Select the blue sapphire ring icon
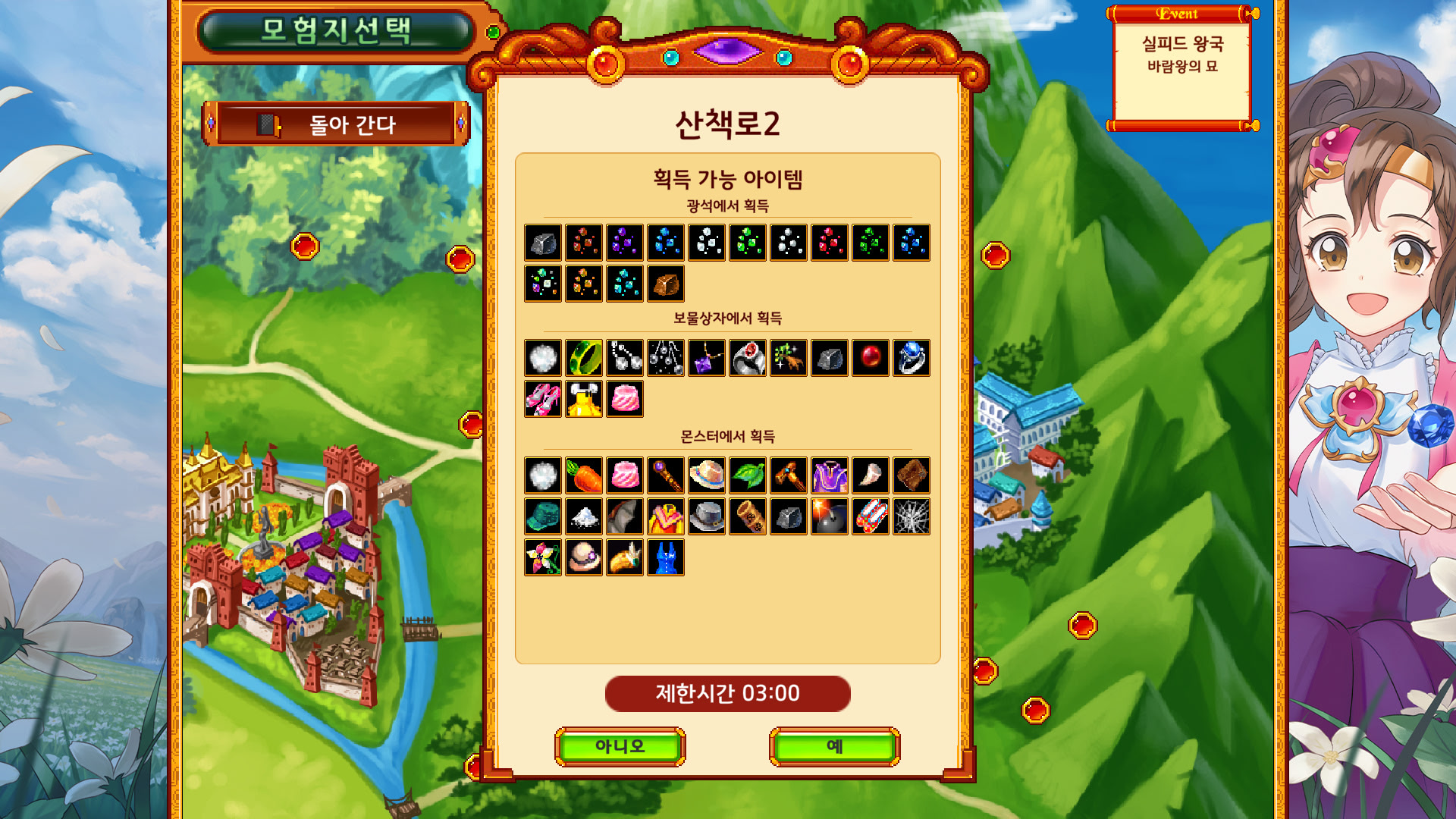The width and height of the screenshot is (1456, 819). [x=912, y=358]
